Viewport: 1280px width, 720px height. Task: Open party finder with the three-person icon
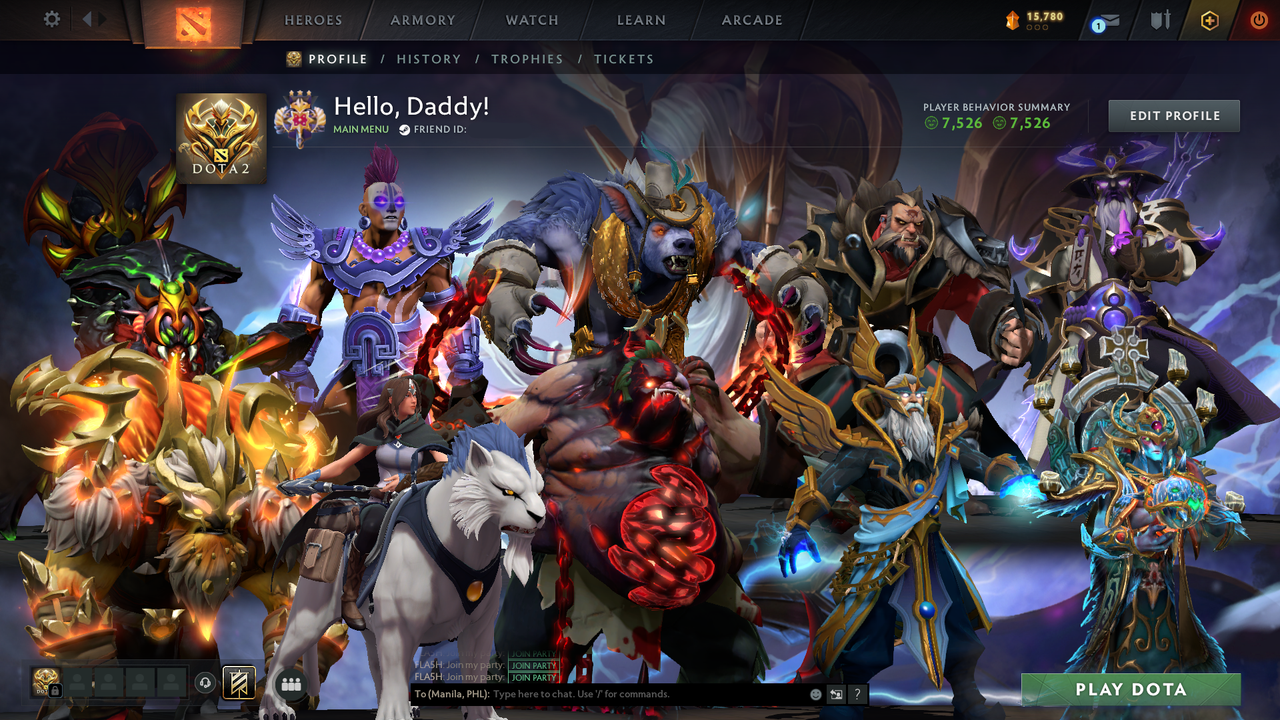(290, 682)
